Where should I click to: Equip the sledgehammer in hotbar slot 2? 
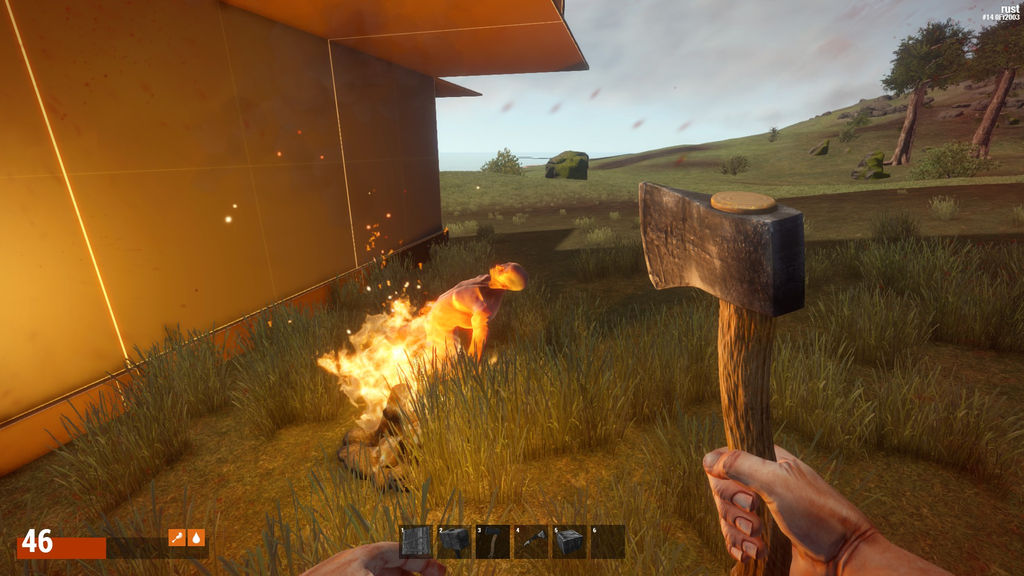click(x=454, y=541)
